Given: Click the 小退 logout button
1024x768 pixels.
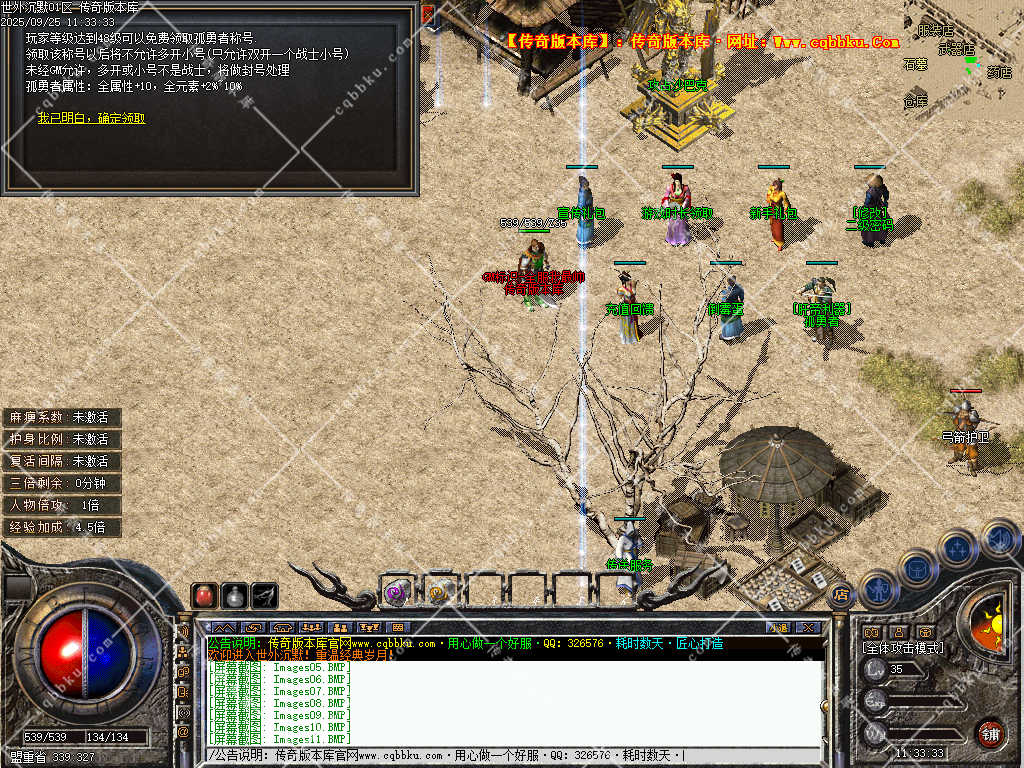Looking at the screenshot, I should click(778, 627).
